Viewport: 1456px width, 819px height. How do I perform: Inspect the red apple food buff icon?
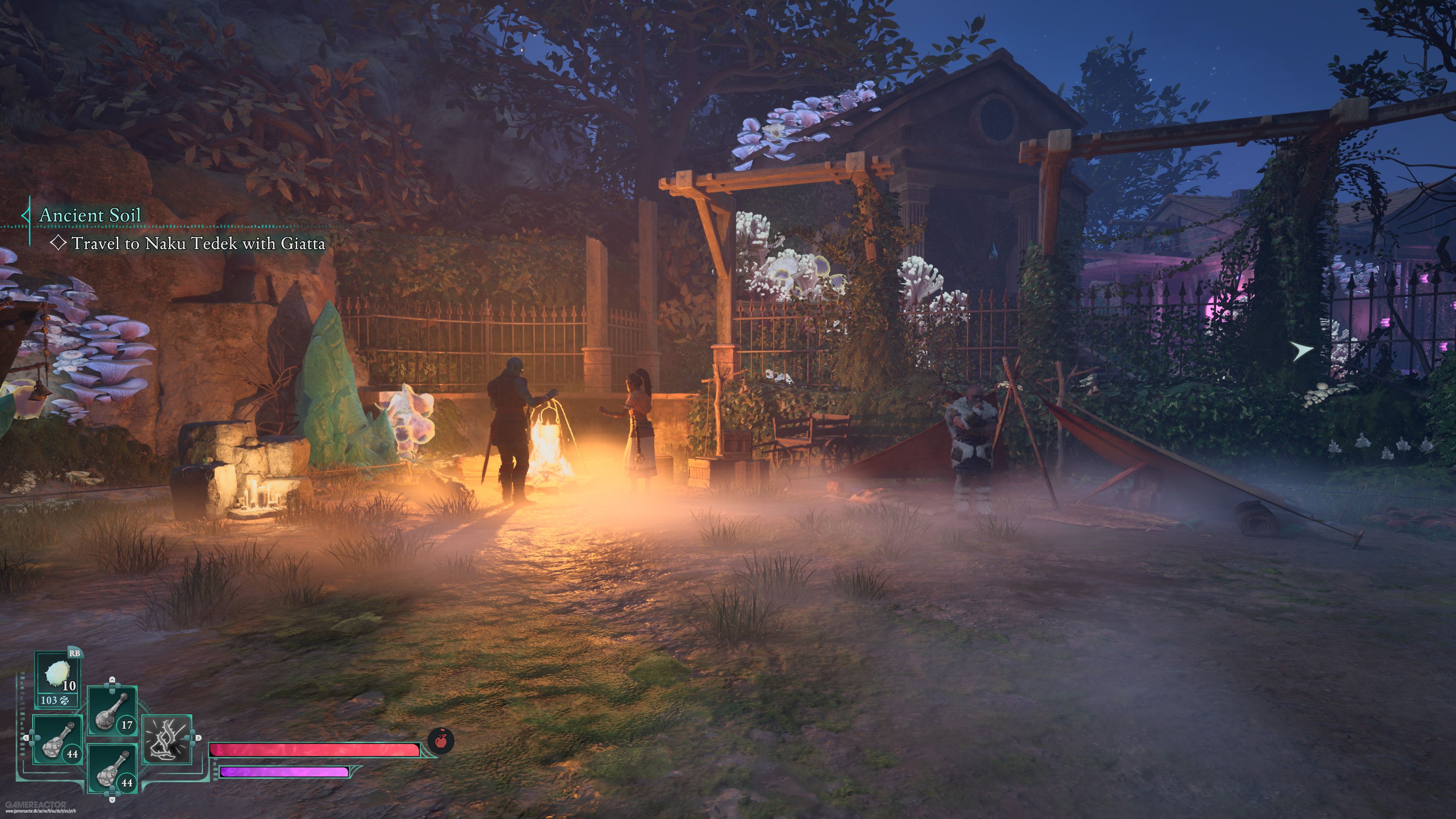coord(441,740)
